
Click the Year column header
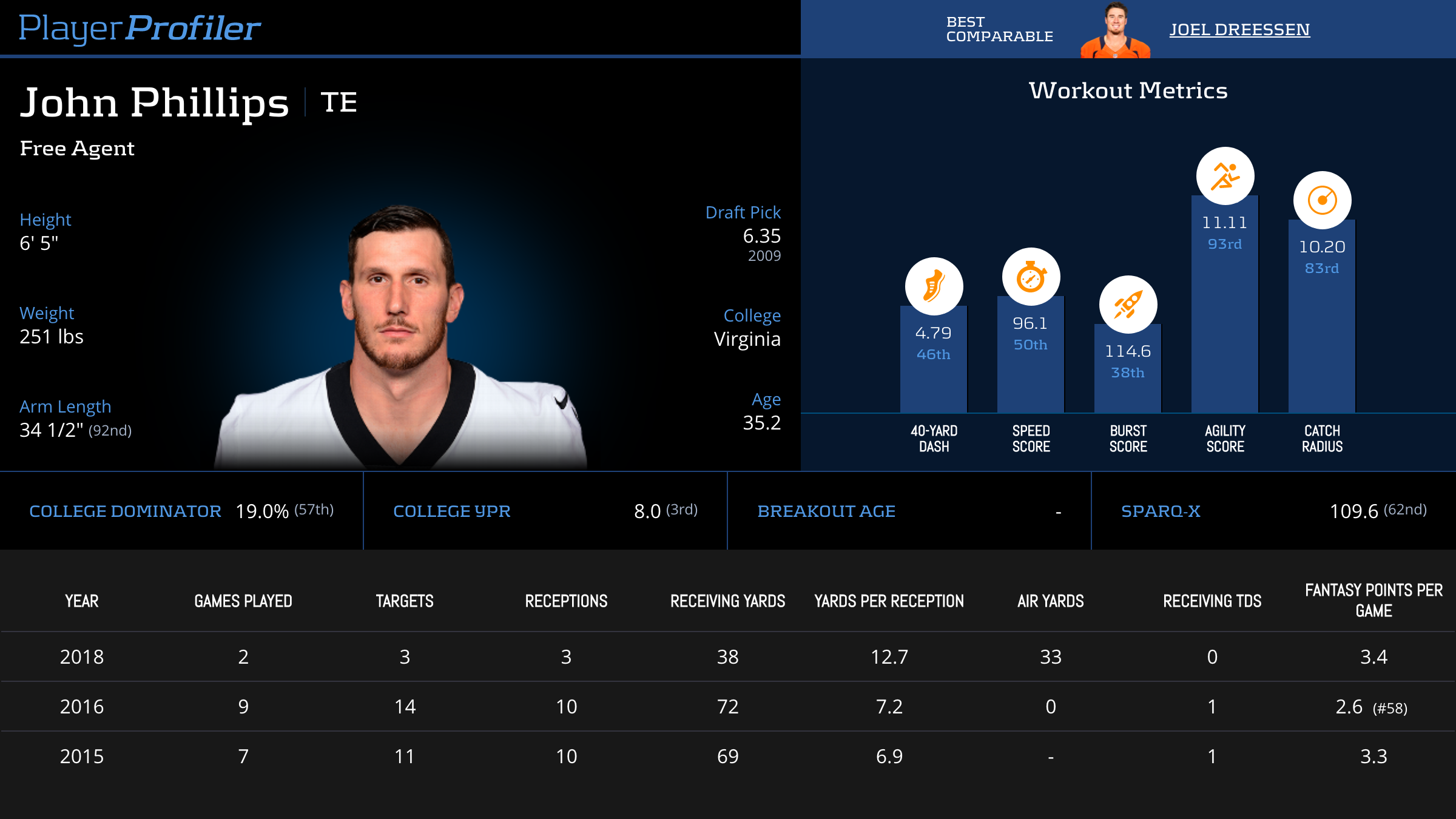82,601
